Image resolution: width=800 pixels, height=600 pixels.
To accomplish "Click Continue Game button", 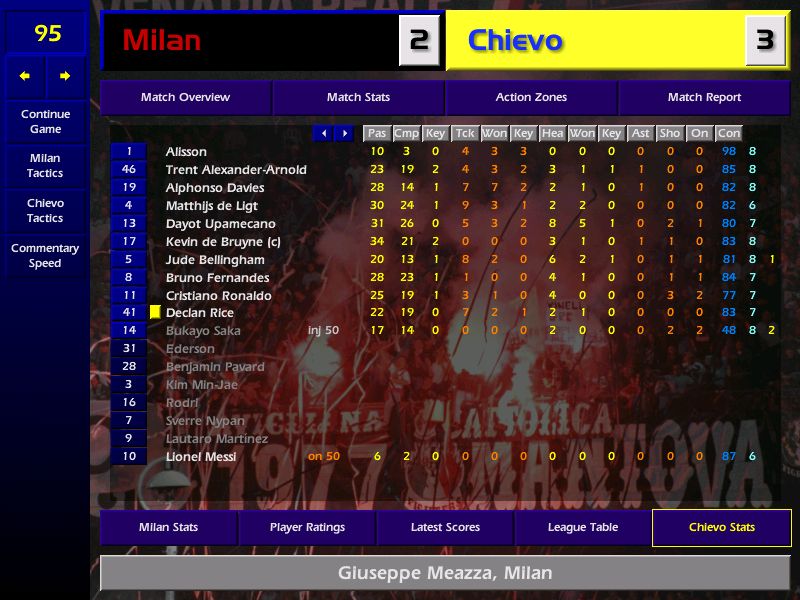I will 45,121.
